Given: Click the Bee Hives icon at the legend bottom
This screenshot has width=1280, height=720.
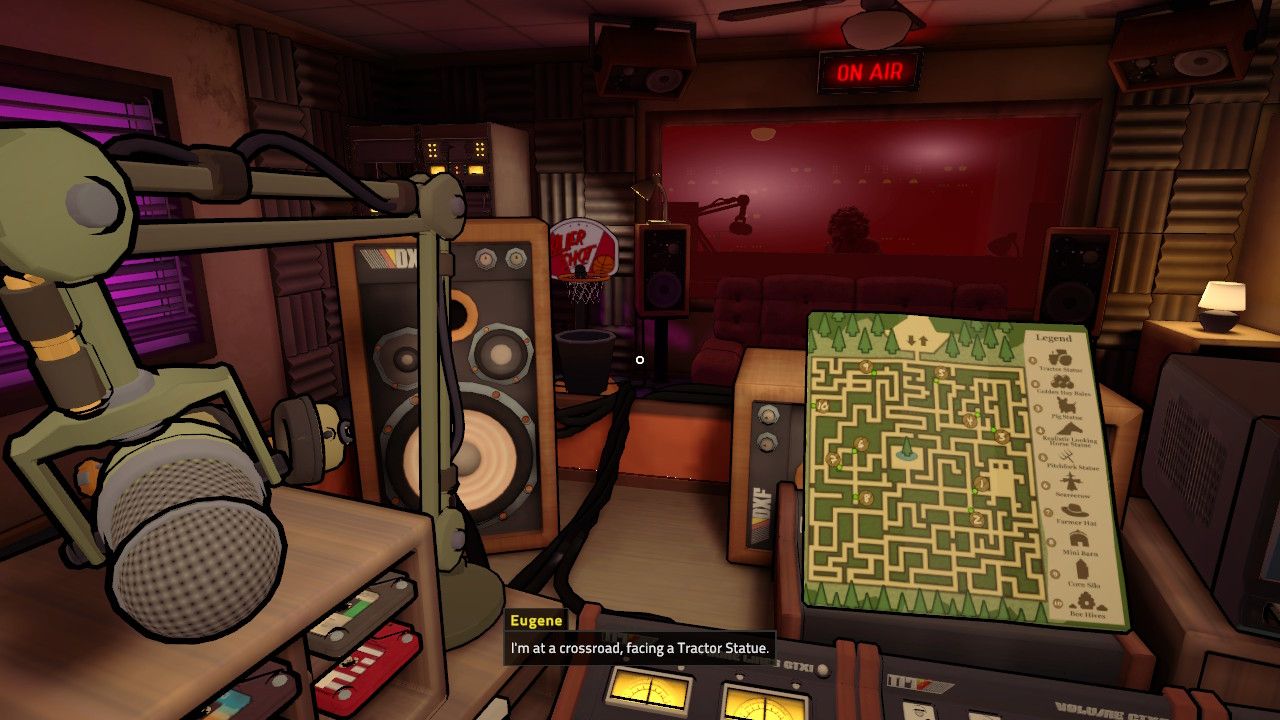Looking at the screenshot, I should pyautogui.click(x=1084, y=602).
